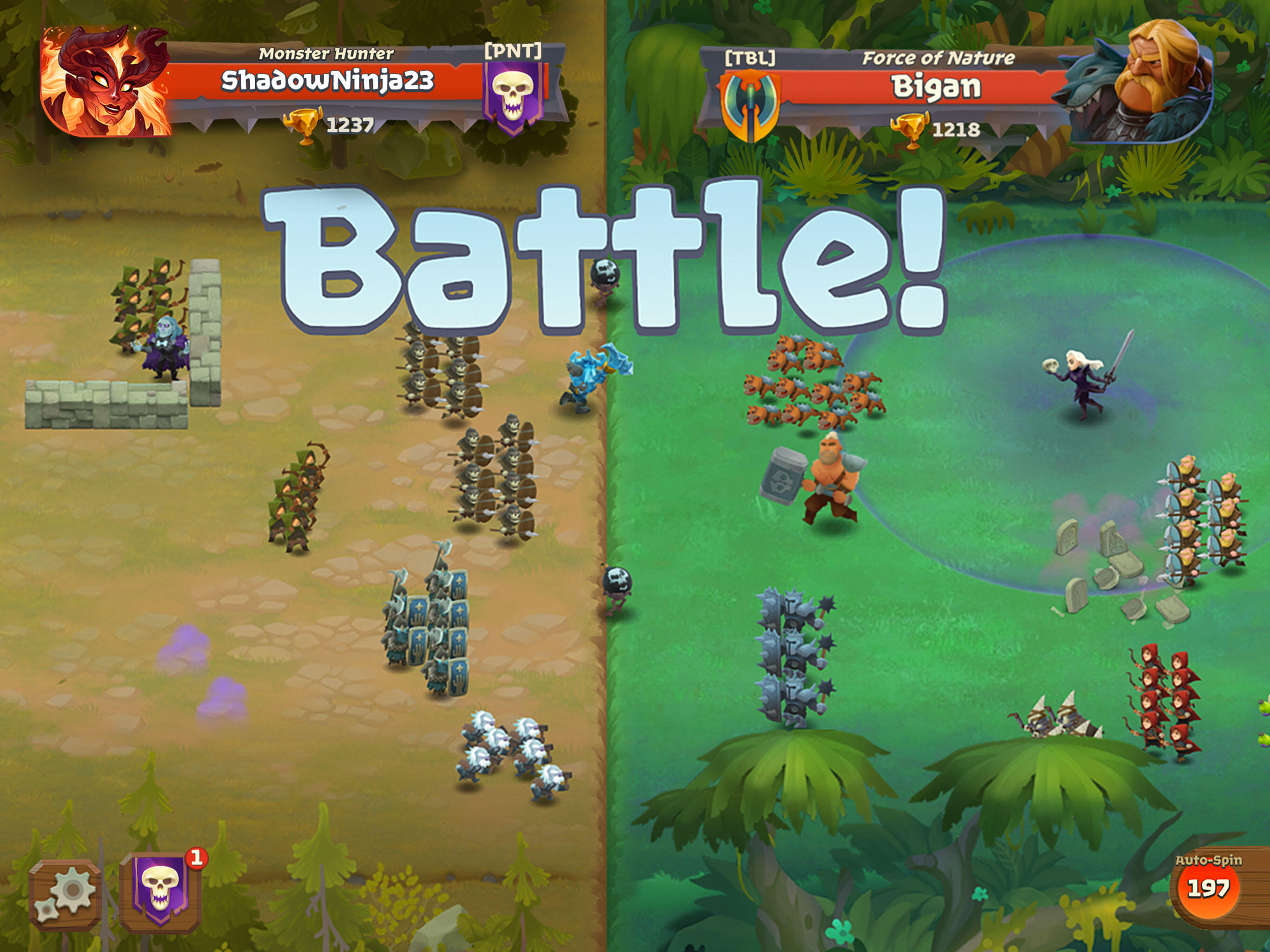Viewport: 1270px width, 952px height.
Task: Open the skull banner menu with notification
Action: [159, 891]
